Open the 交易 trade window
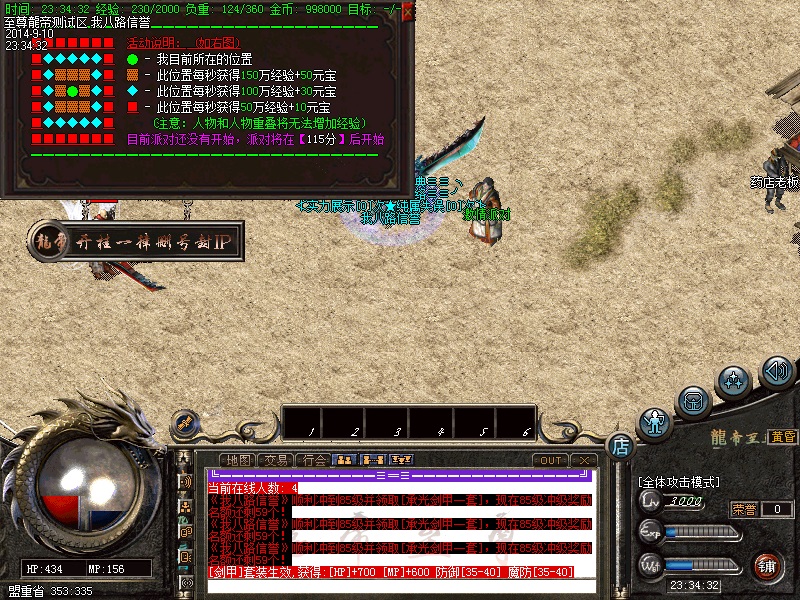800x600 pixels. coord(277,460)
